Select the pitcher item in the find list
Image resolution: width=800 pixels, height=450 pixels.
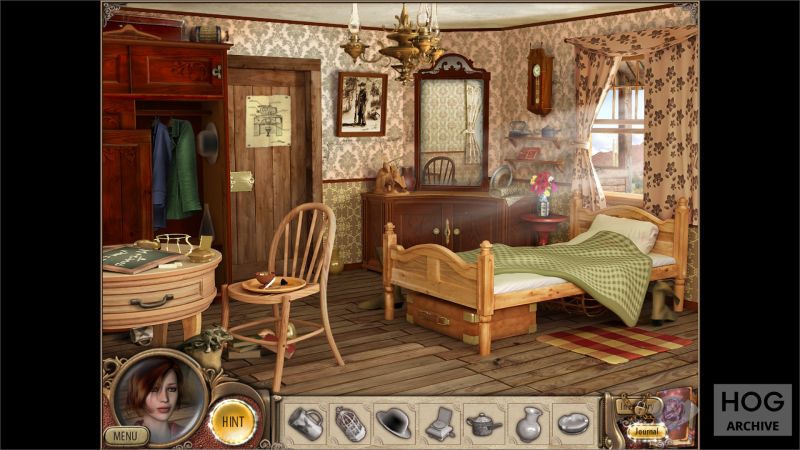point(305,423)
